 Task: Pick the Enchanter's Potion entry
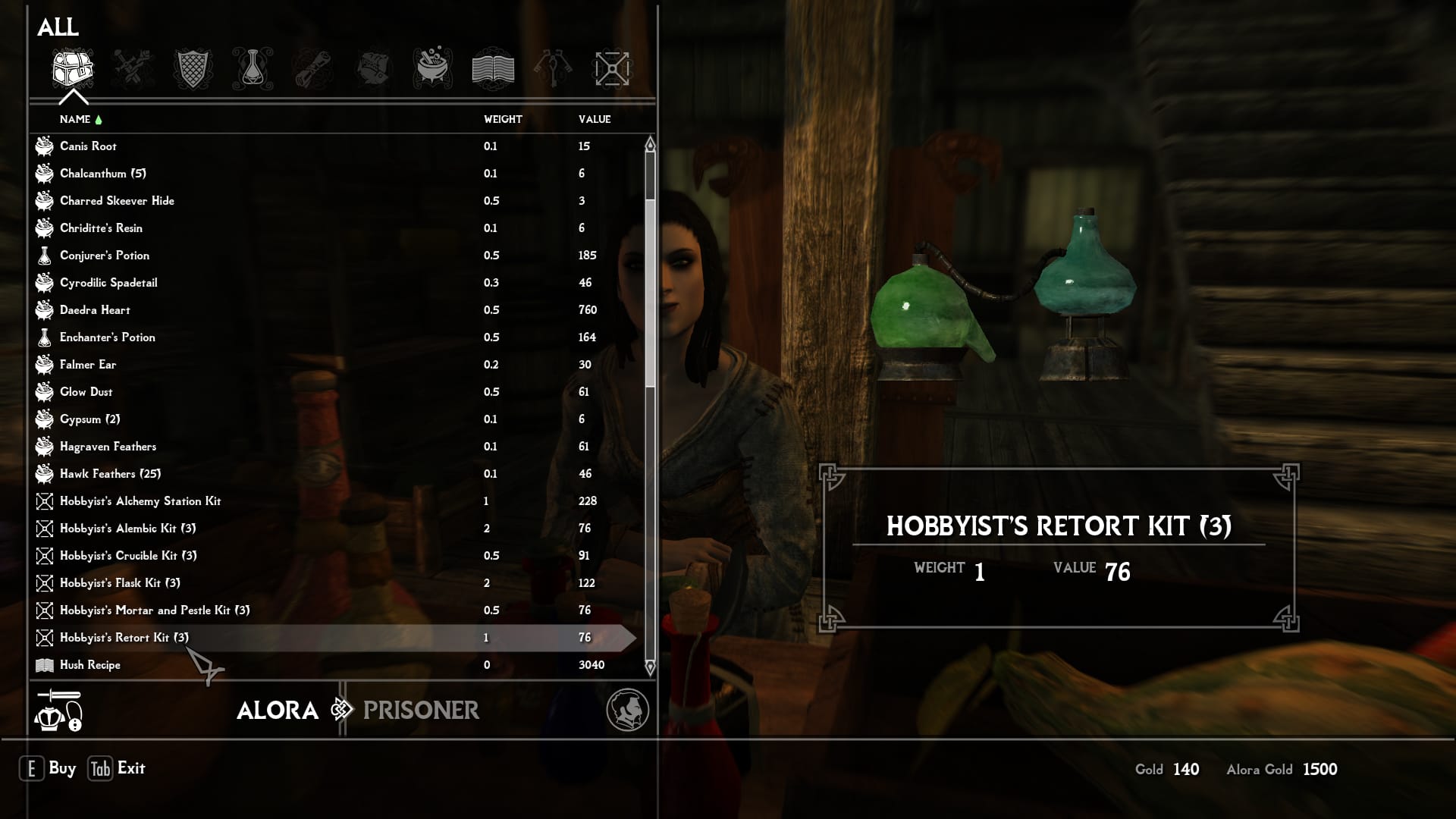pyautogui.click(x=108, y=337)
